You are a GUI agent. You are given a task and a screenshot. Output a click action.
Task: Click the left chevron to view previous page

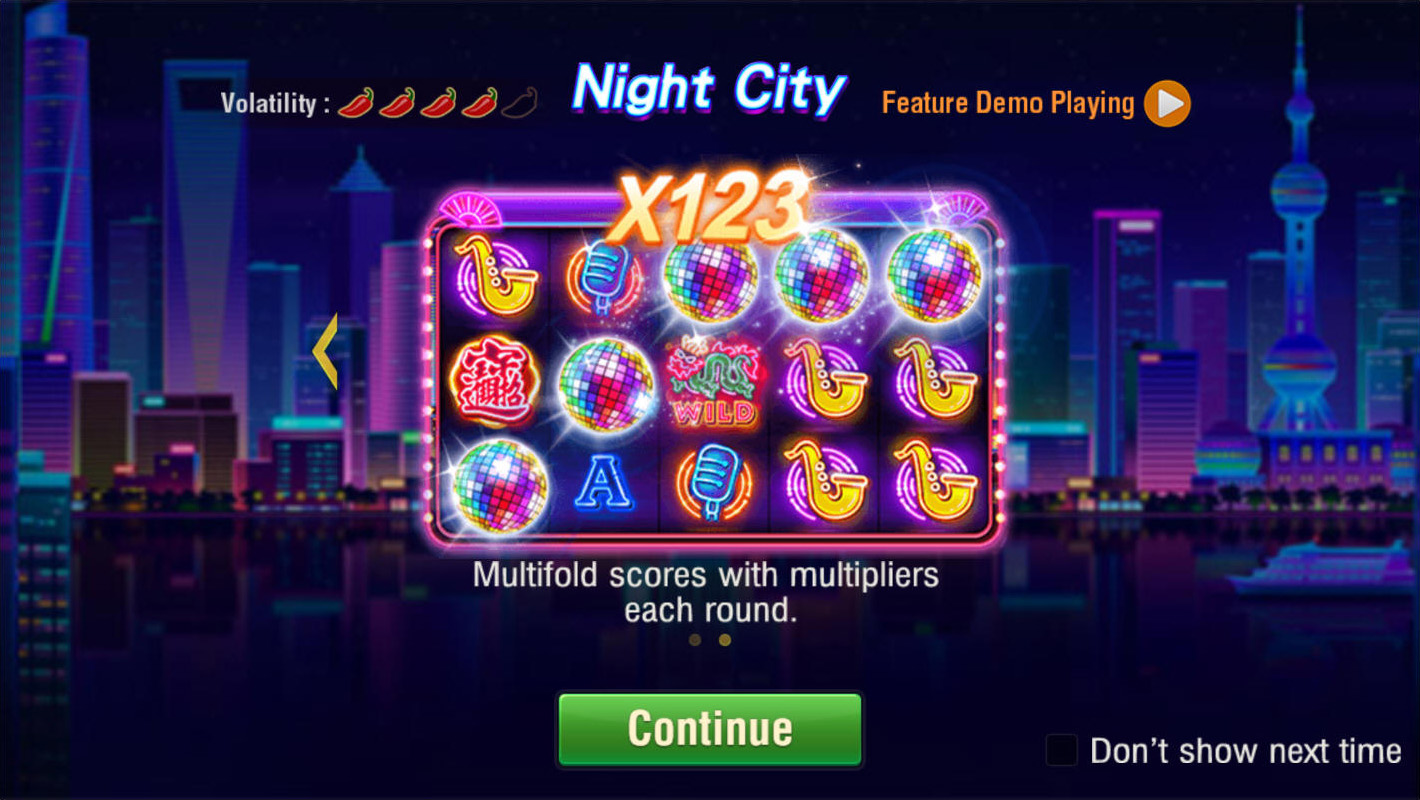tap(325, 352)
